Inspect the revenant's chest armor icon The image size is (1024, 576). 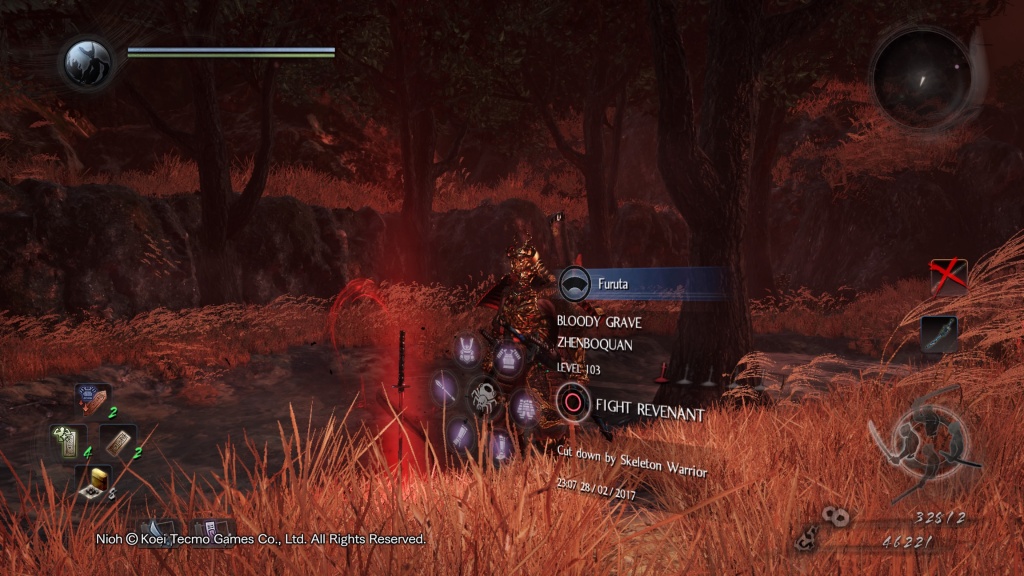click(x=508, y=356)
